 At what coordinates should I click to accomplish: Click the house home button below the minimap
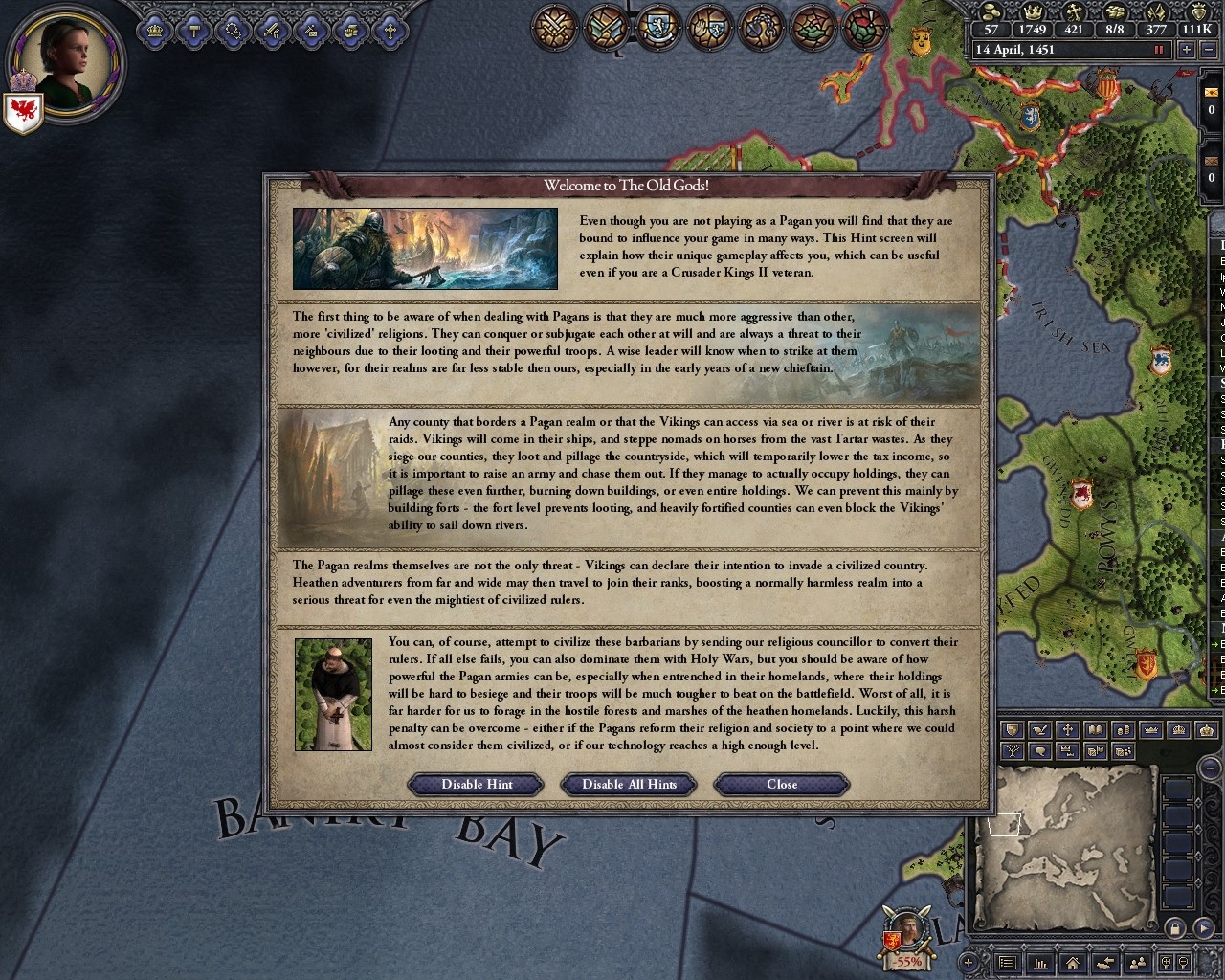pyautogui.click(x=1073, y=963)
